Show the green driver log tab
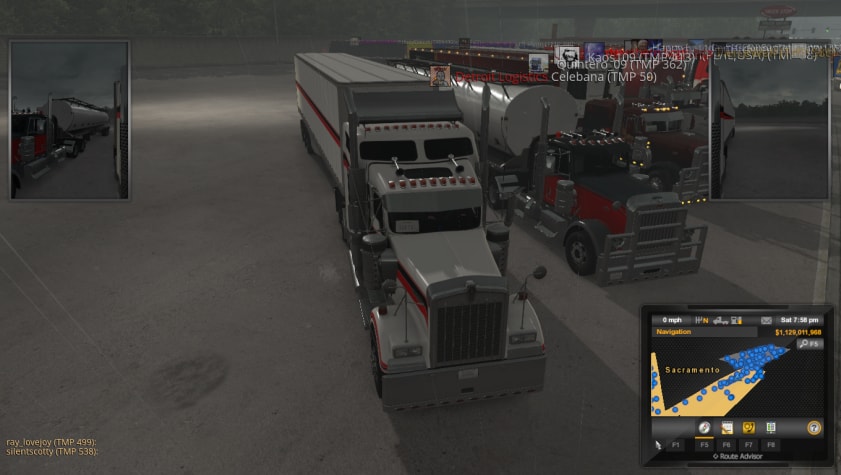The image size is (841, 475). point(771,427)
